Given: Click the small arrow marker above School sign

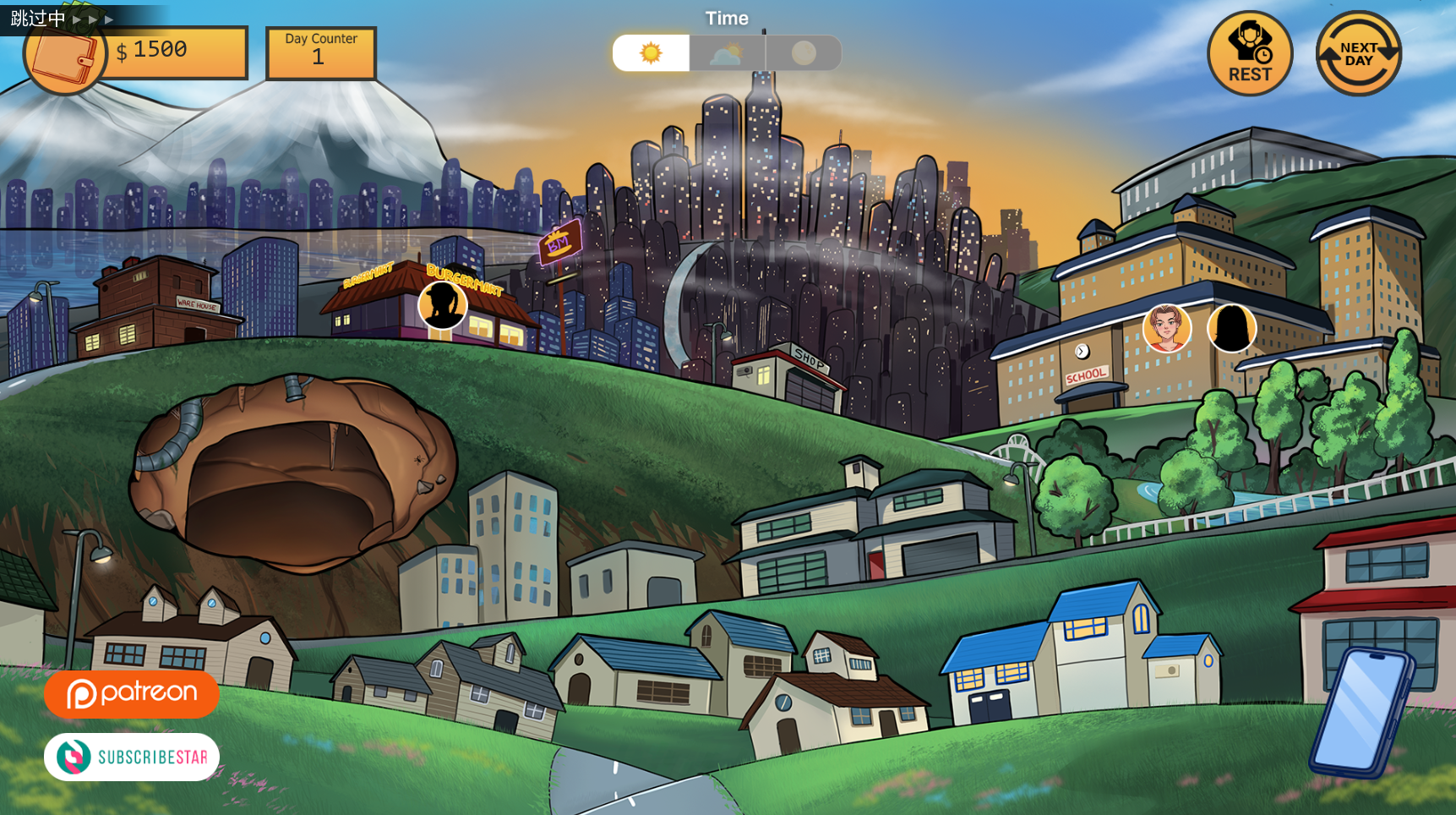Looking at the screenshot, I should pos(1082,351).
